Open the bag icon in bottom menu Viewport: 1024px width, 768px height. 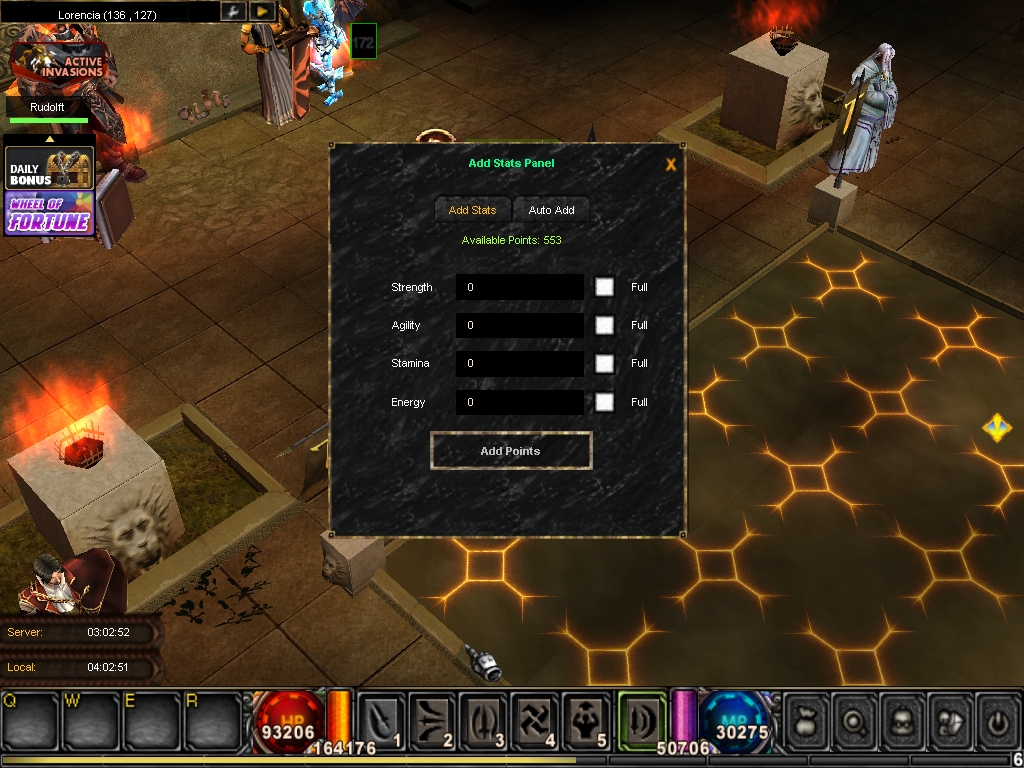806,720
